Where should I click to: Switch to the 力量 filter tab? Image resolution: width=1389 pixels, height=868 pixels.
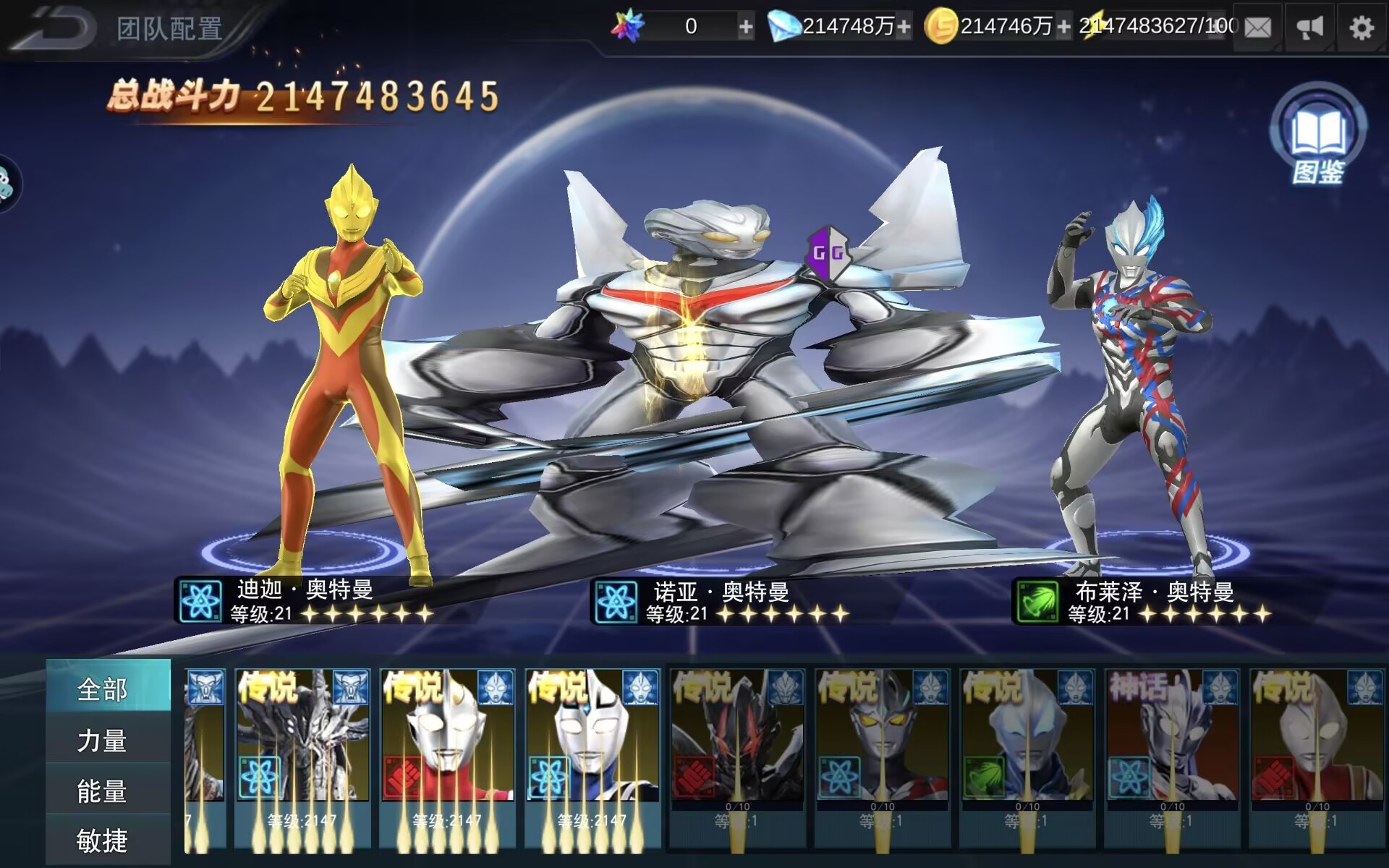pyautogui.click(x=102, y=741)
